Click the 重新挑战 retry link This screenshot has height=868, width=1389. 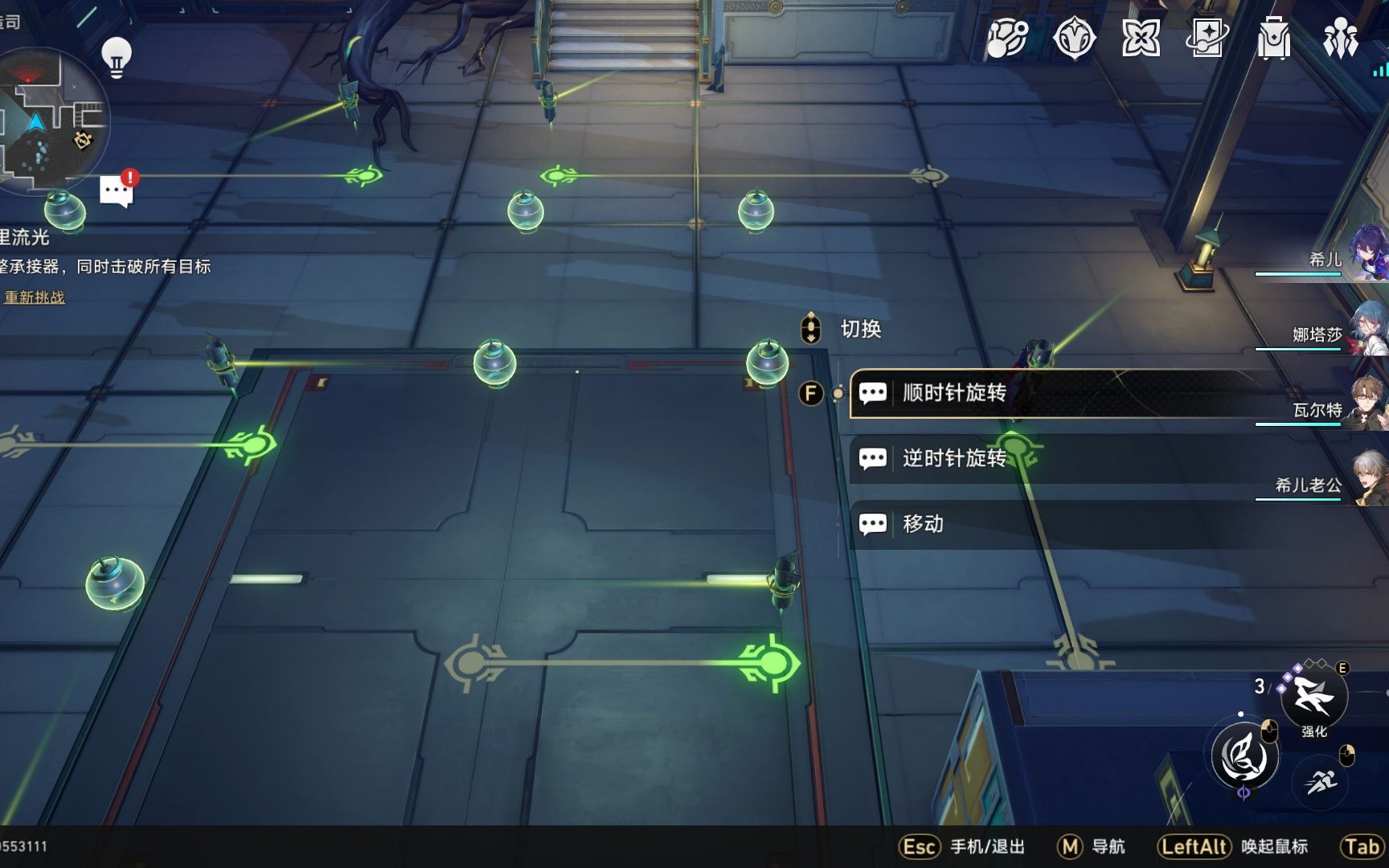point(35,297)
